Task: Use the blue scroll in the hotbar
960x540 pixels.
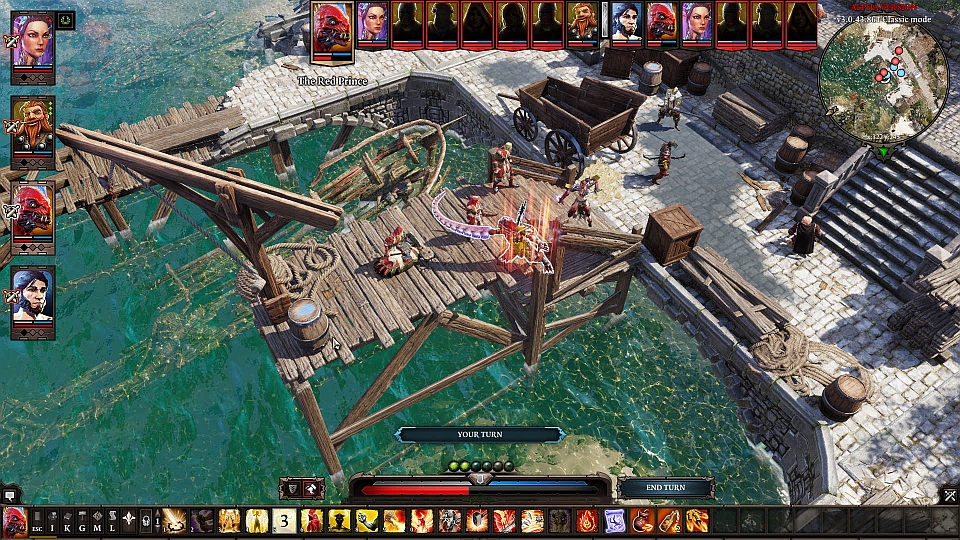Action: (613, 520)
